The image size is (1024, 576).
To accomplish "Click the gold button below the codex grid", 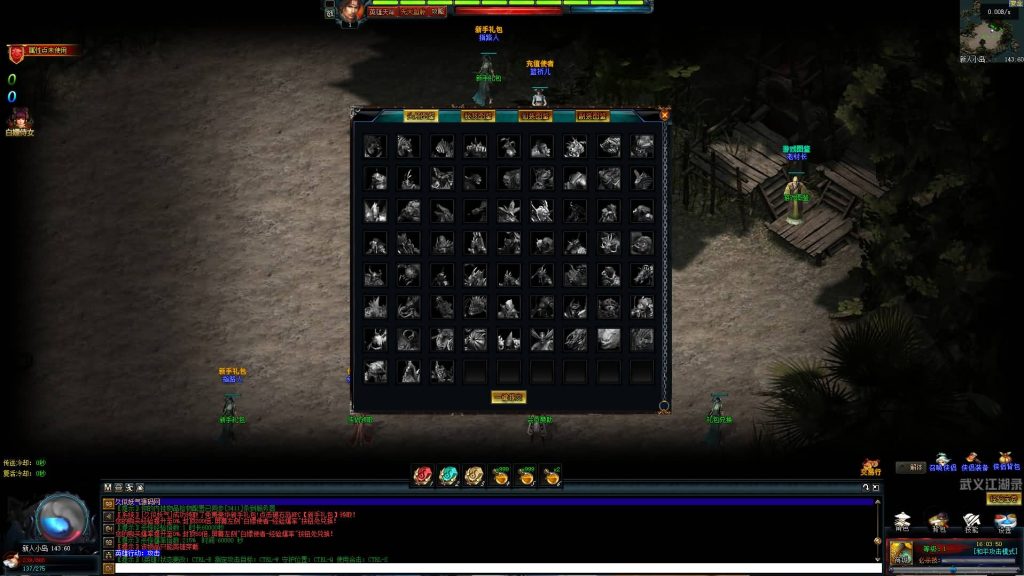I will (x=508, y=397).
